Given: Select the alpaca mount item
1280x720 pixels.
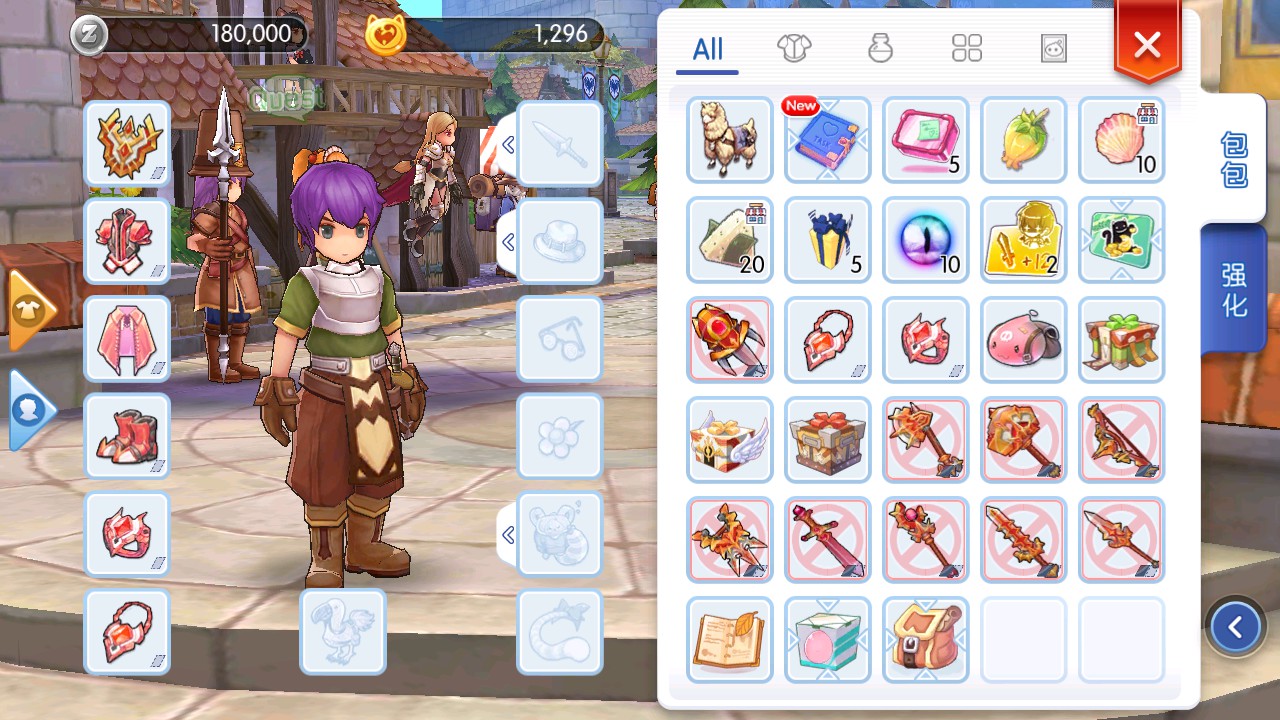Looking at the screenshot, I should tap(730, 140).
